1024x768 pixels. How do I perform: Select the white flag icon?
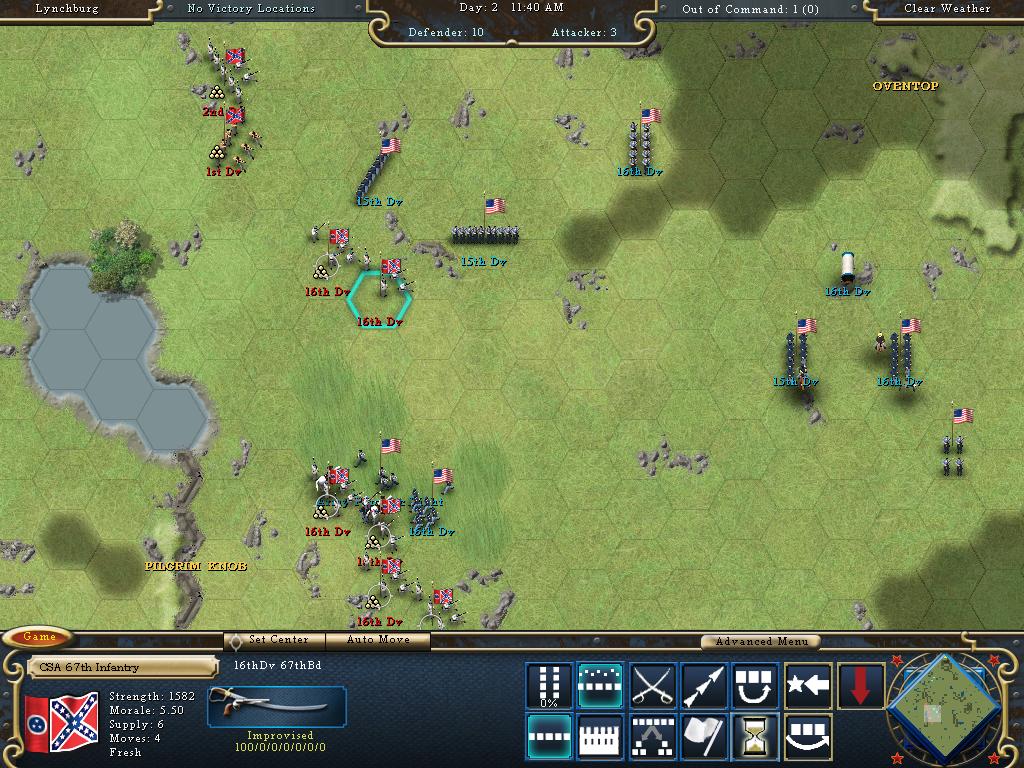[x=704, y=737]
